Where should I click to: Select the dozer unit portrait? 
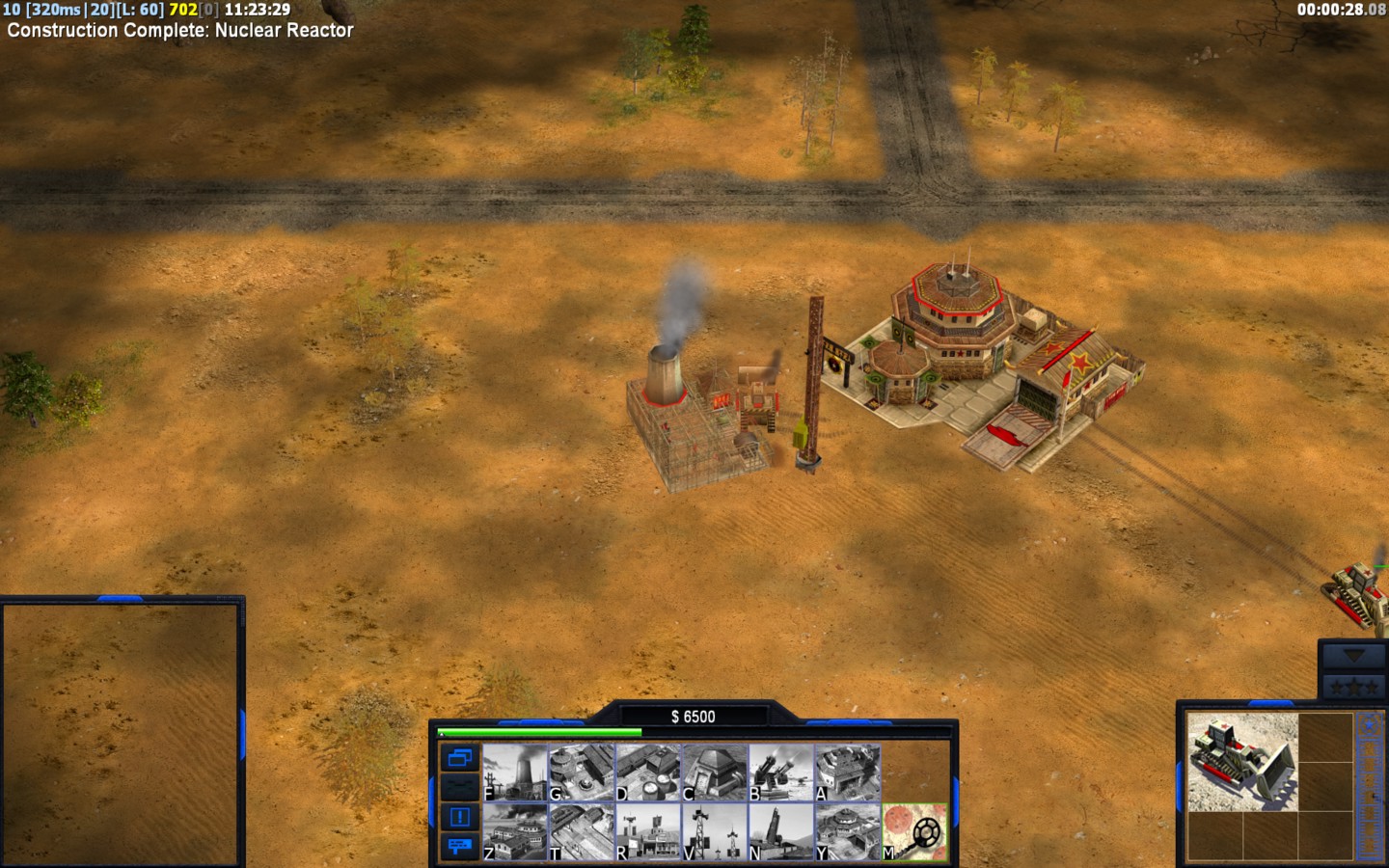coord(1242,762)
